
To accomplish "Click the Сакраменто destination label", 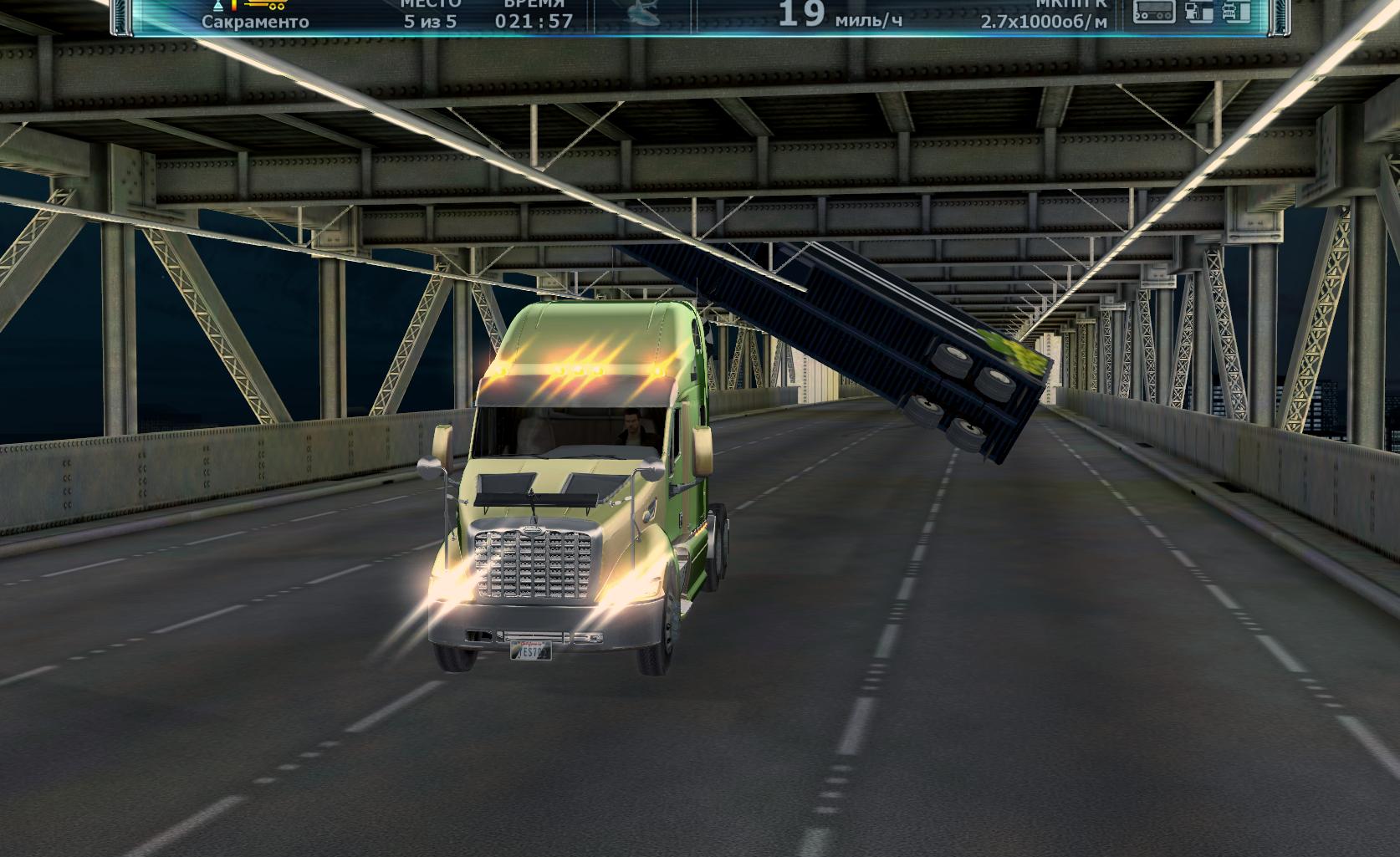I will coord(255,22).
